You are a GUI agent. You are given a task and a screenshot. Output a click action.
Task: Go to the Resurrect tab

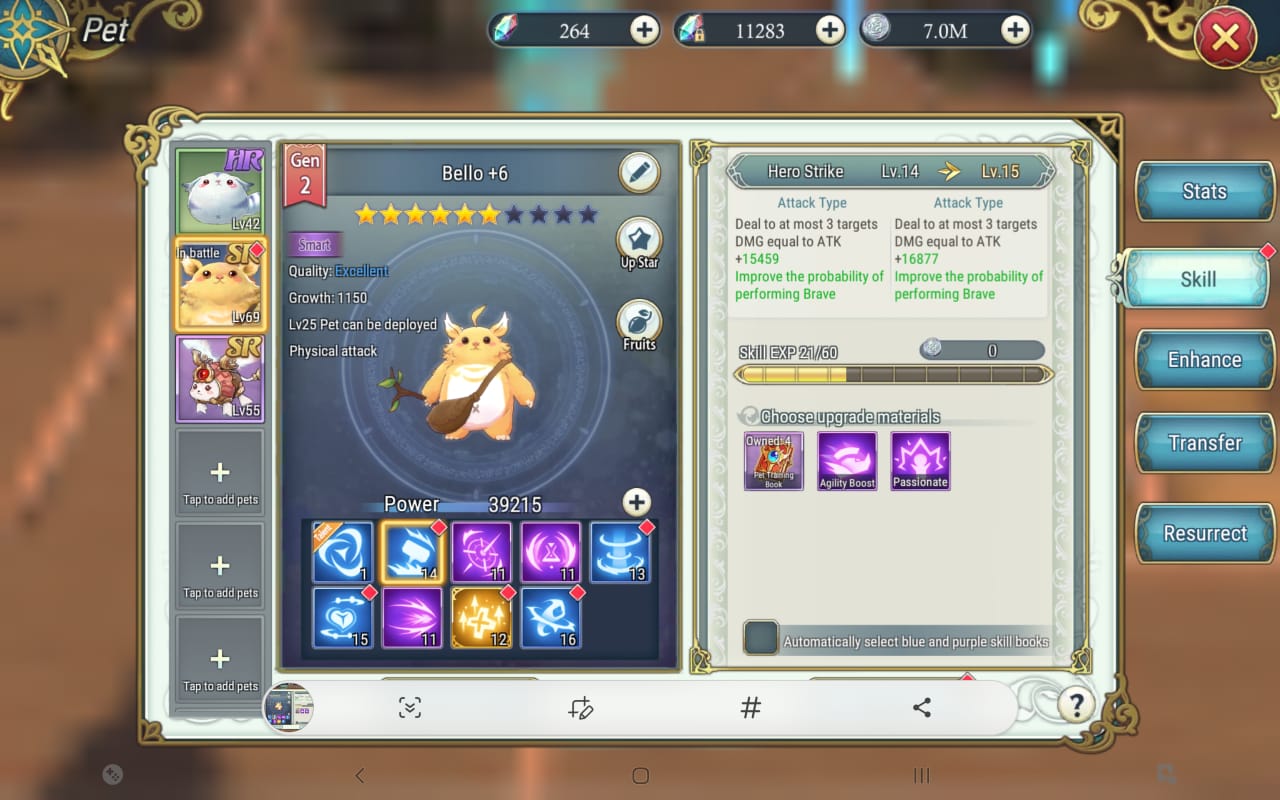pos(1204,533)
